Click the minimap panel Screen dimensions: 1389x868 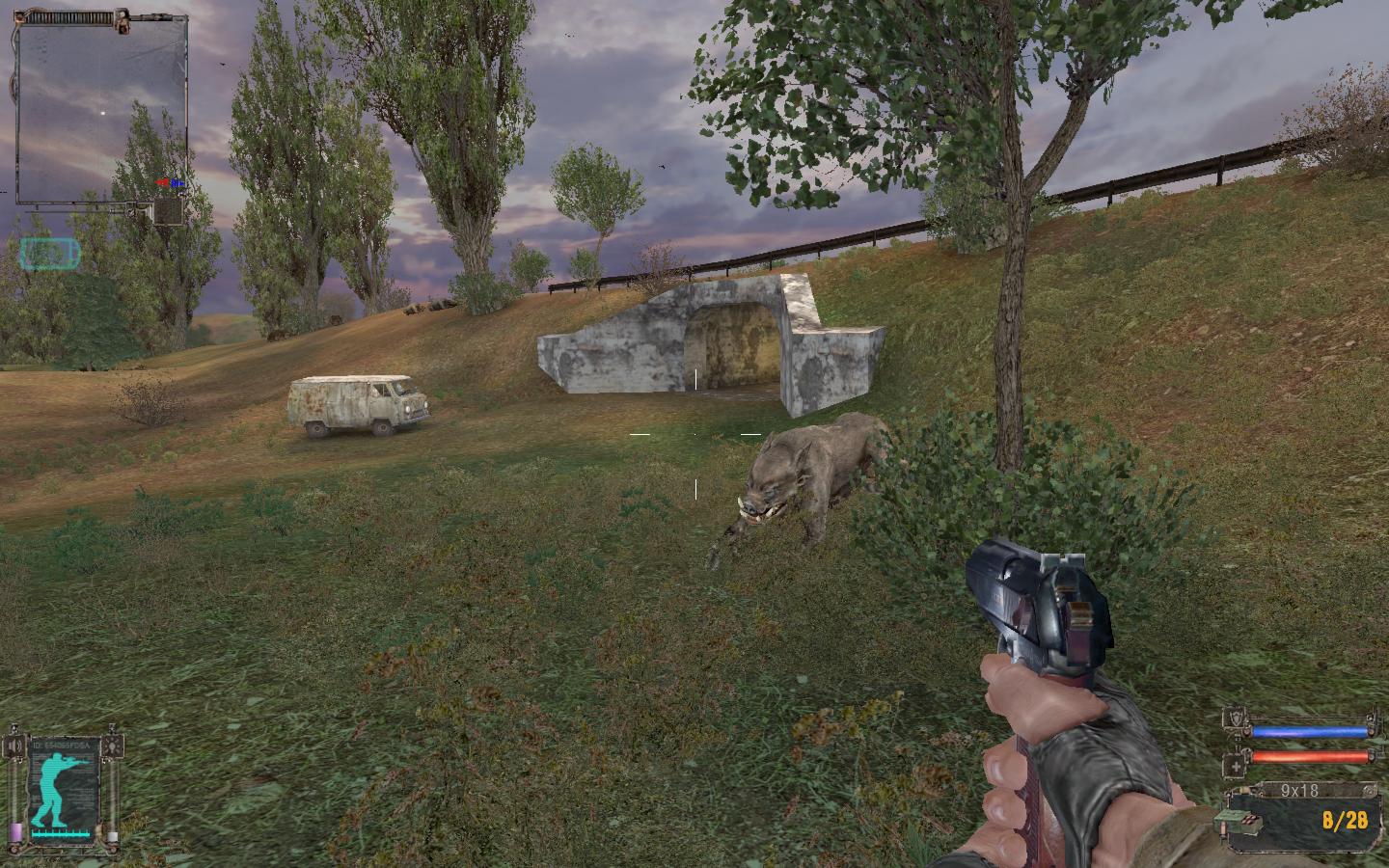pos(100,114)
